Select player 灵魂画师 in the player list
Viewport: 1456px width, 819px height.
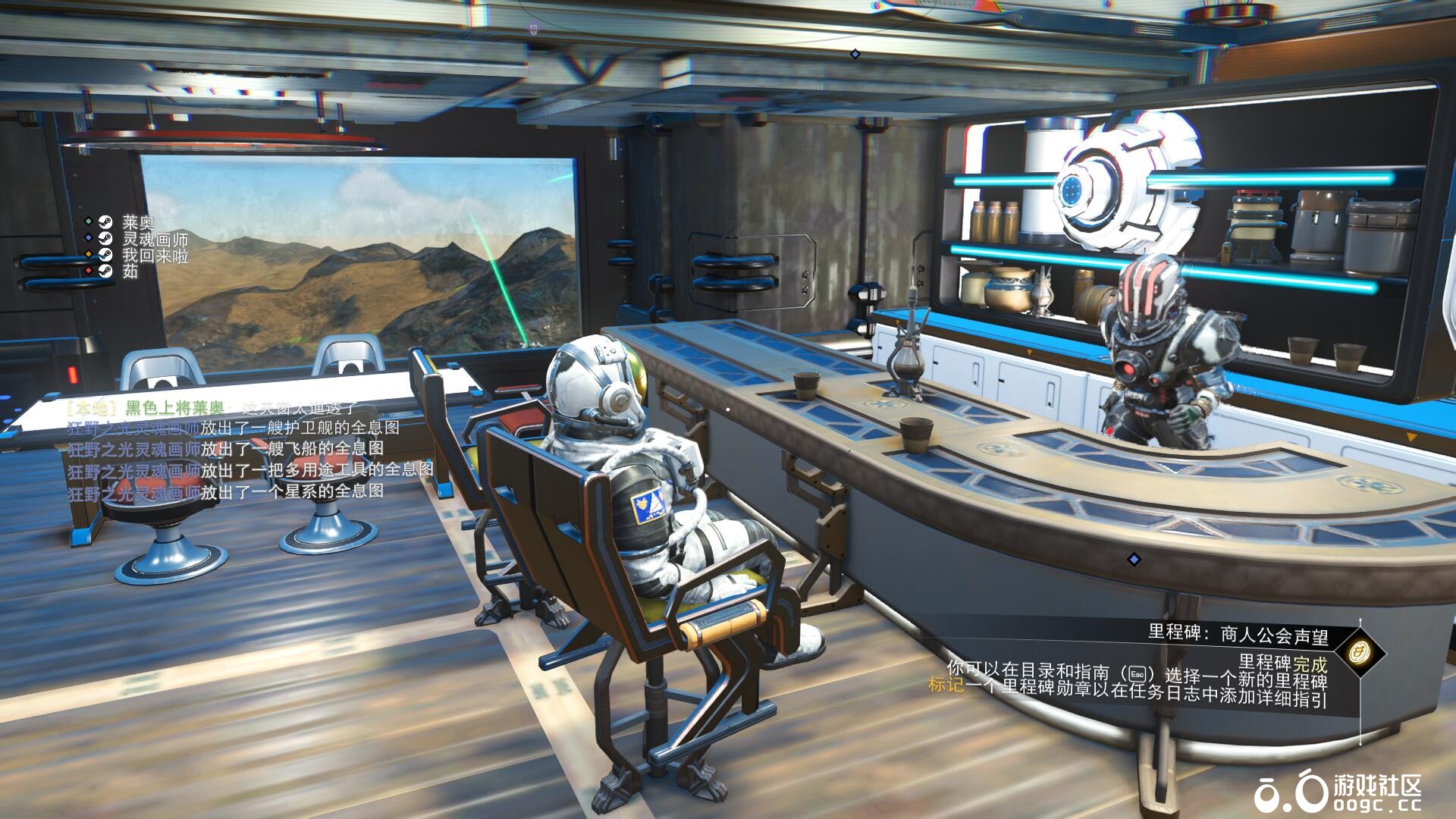pyautogui.click(x=155, y=239)
